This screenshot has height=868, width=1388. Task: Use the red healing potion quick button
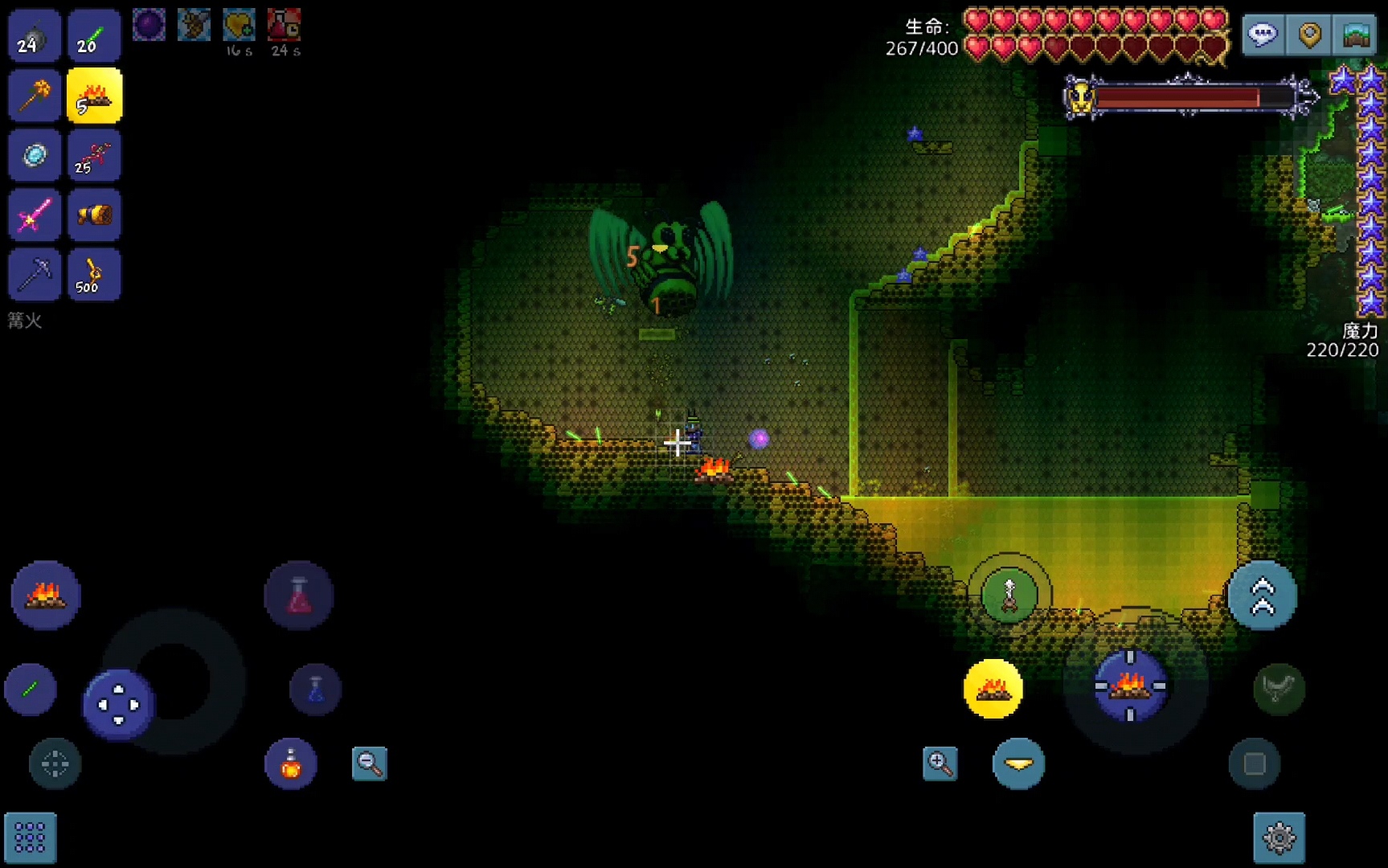click(x=299, y=596)
